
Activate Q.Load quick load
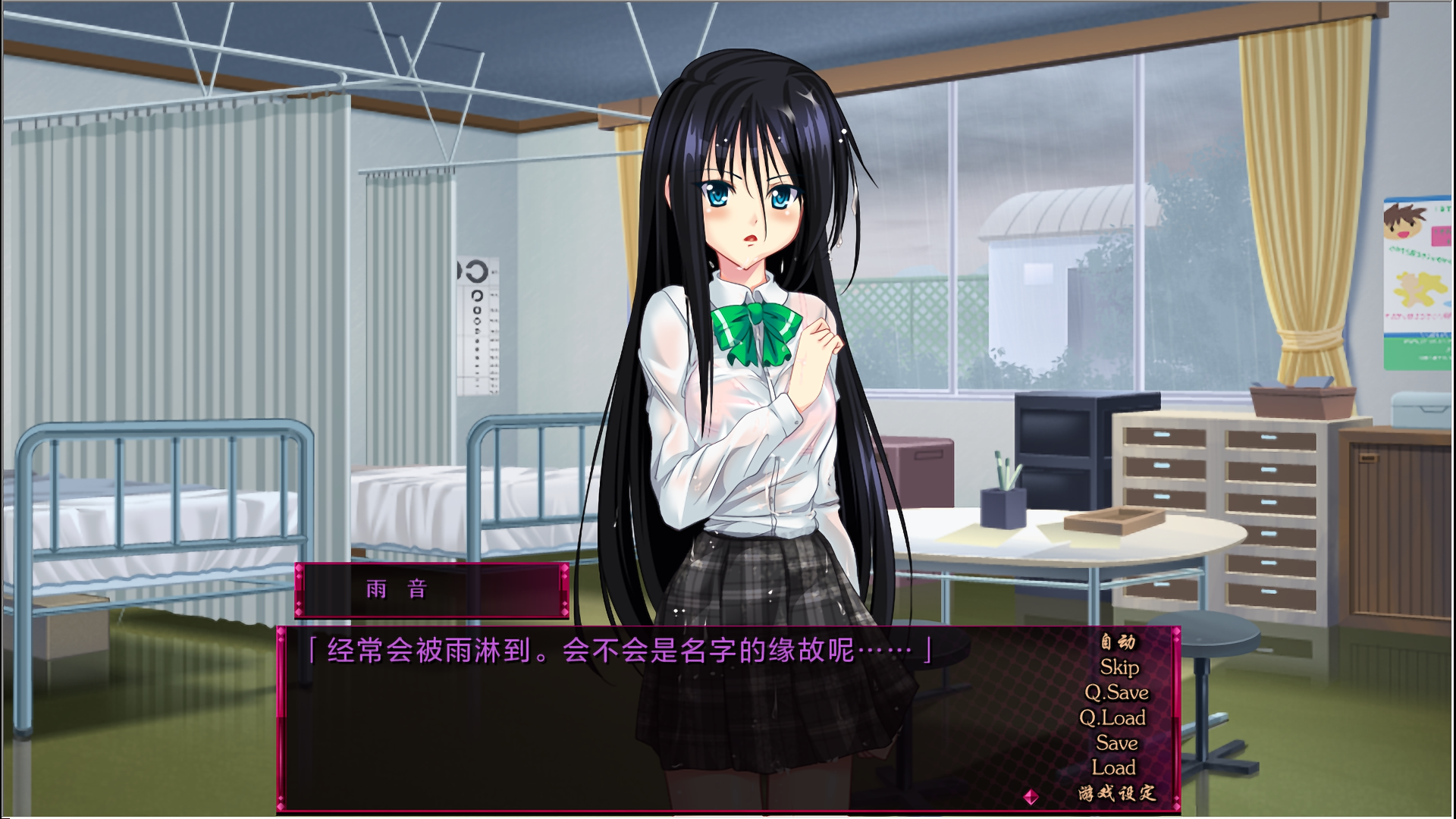[1113, 719]
